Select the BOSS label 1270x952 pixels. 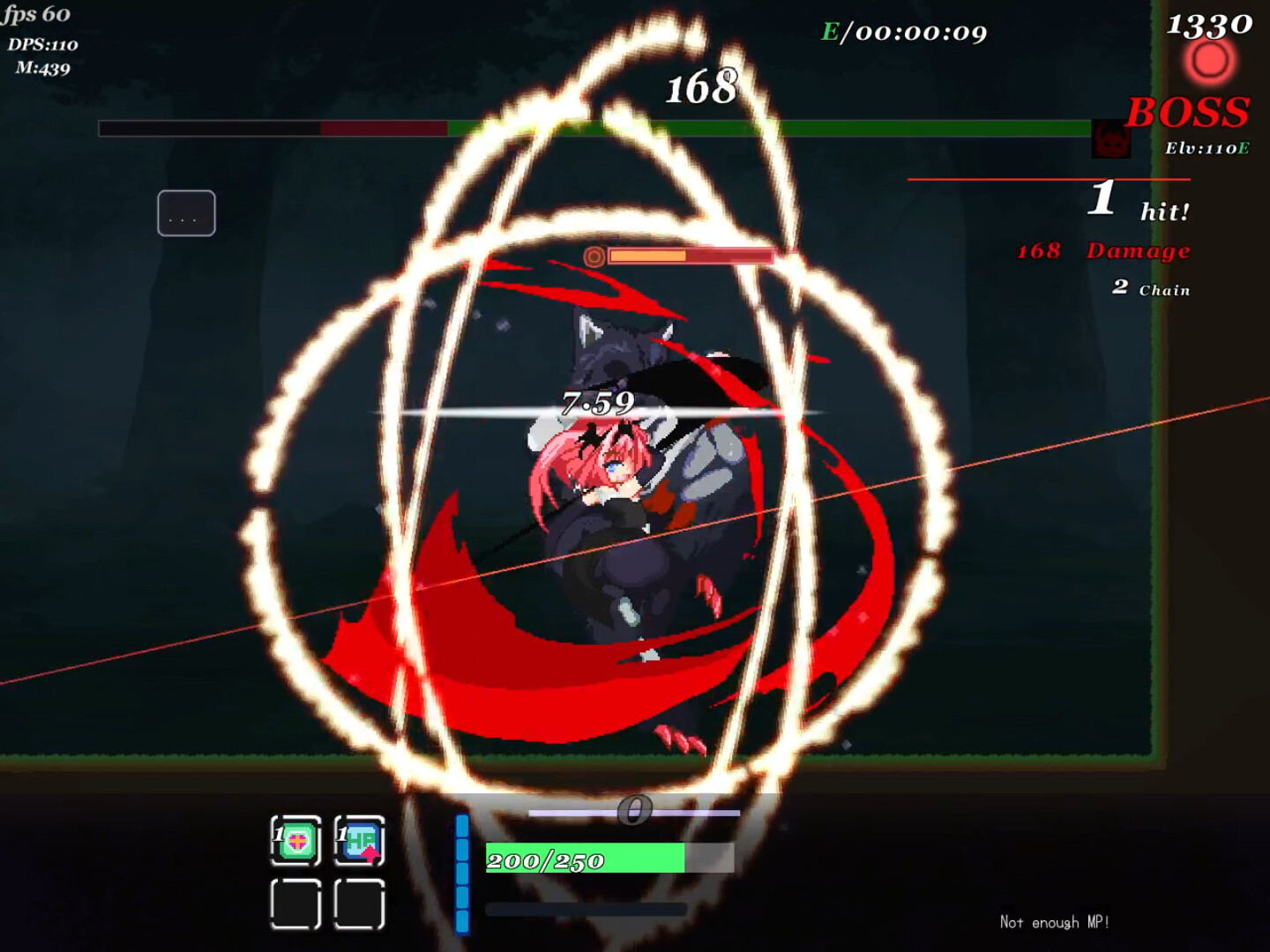[1189, 113]
